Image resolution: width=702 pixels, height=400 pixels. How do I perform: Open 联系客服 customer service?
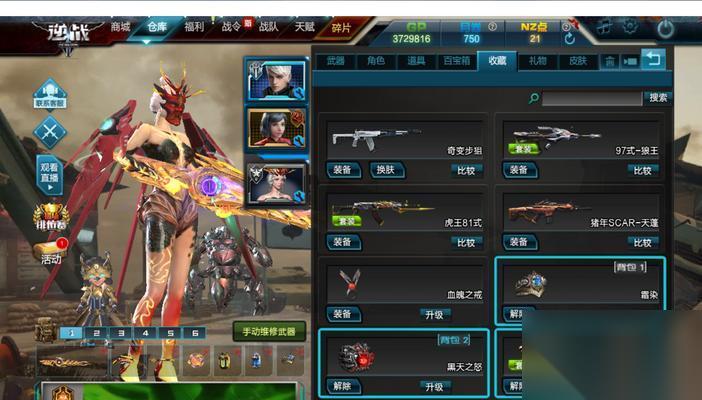point(50,94)
